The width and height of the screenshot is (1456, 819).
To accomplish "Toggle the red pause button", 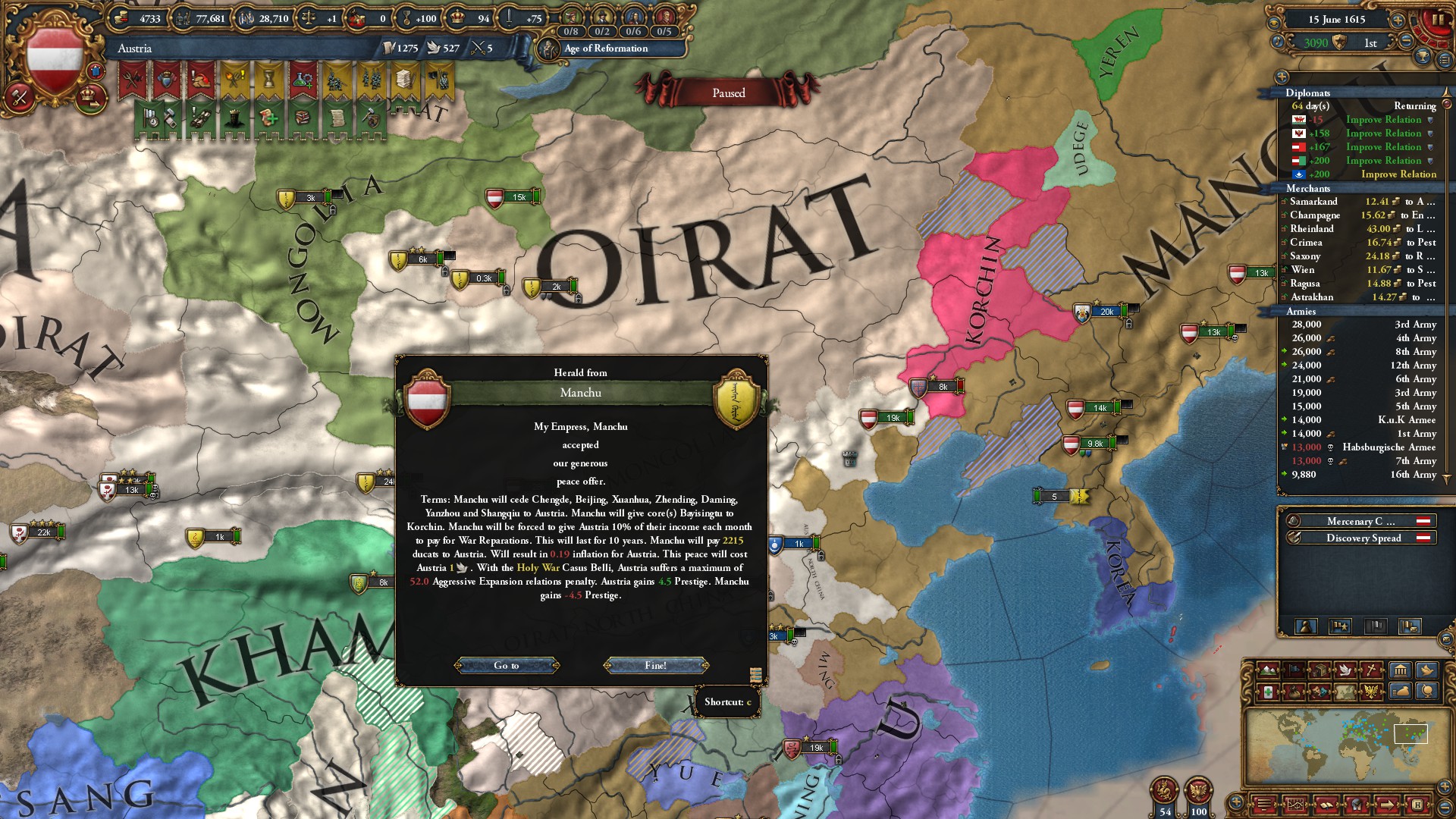I will [1436, 20].
